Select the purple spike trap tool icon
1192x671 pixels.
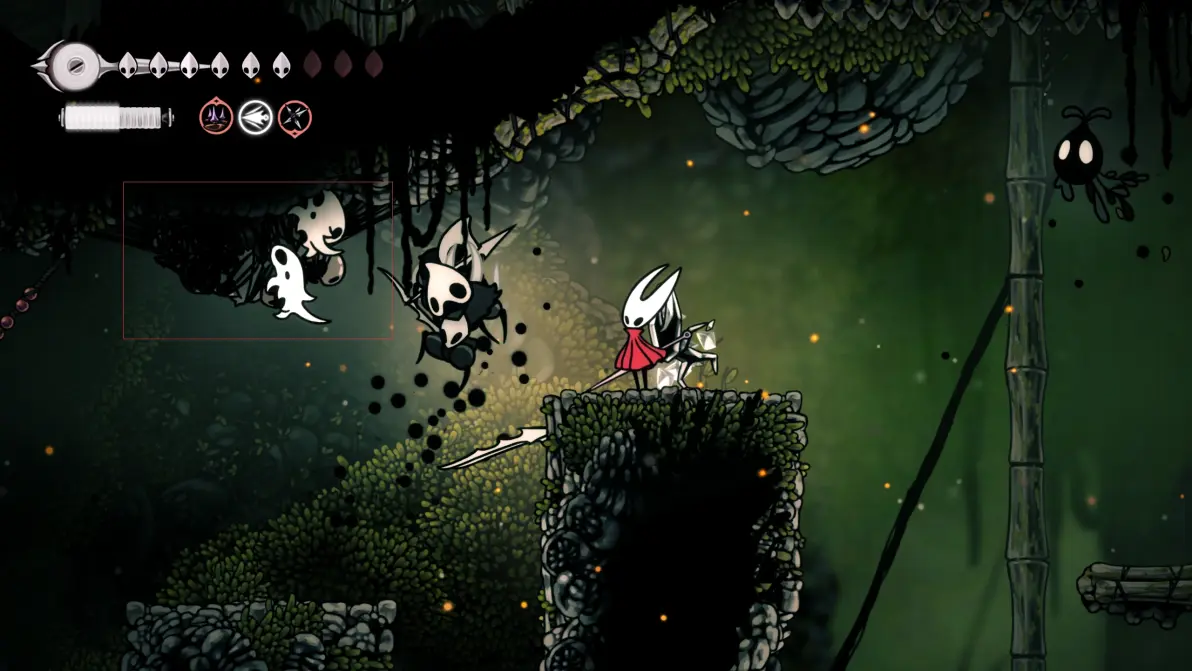tap(216, 118)
